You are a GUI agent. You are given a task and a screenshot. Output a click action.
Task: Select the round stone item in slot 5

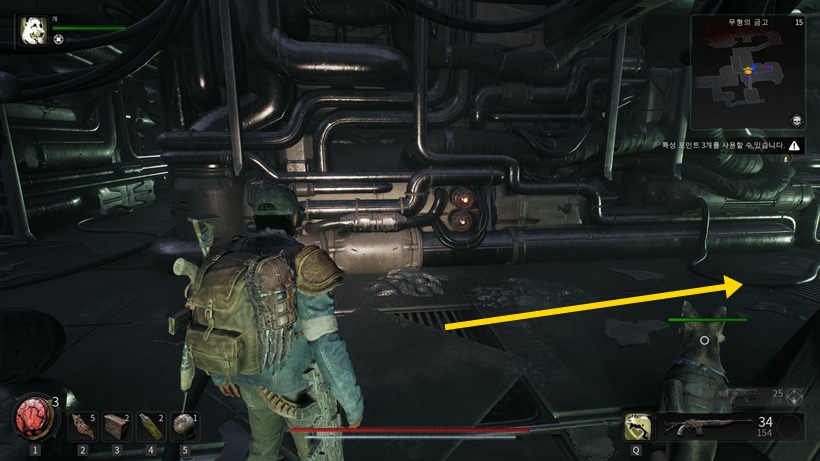pyautogui.click(x=184, y=426)
